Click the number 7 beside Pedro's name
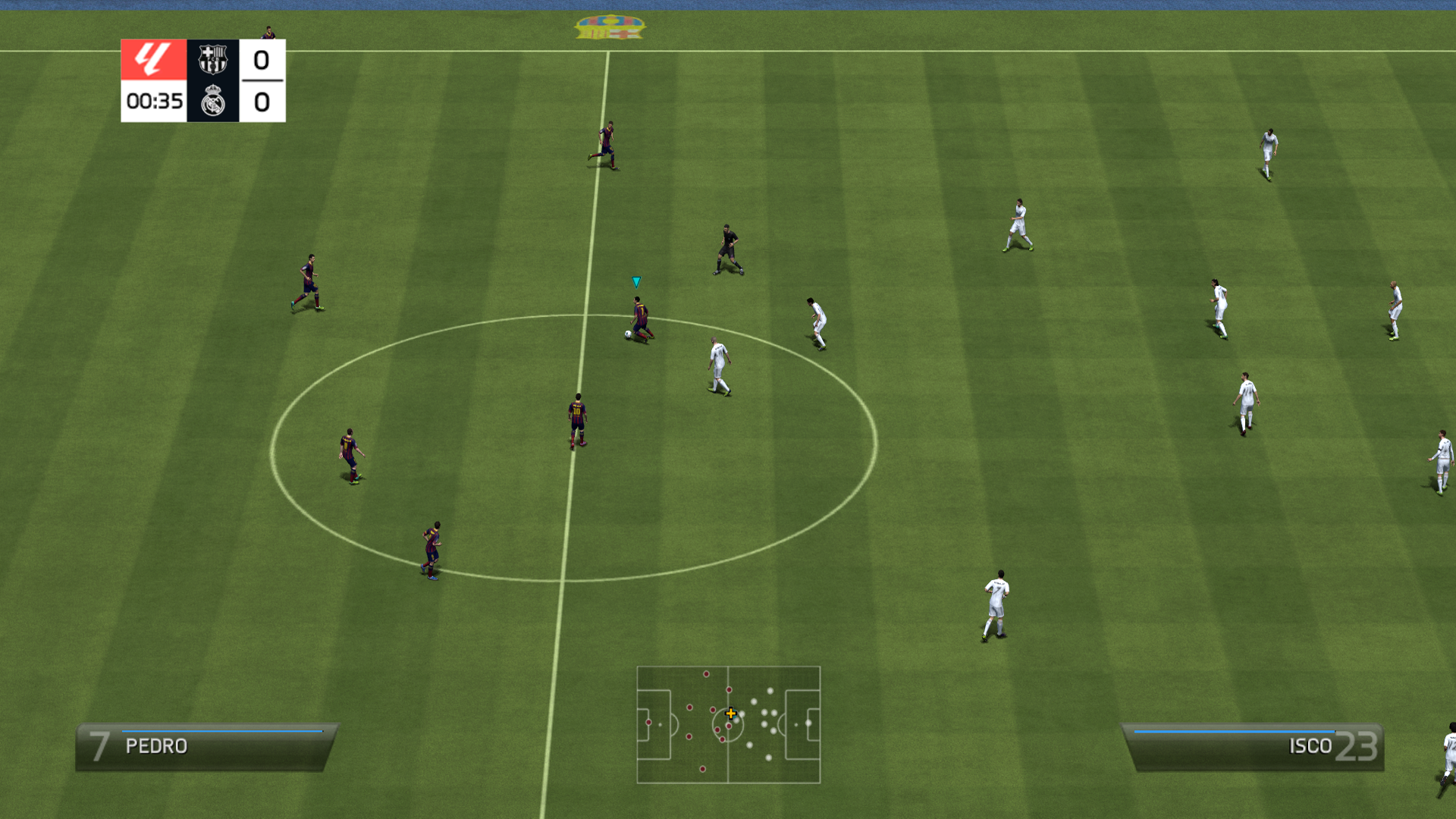 tap(101, 745)
